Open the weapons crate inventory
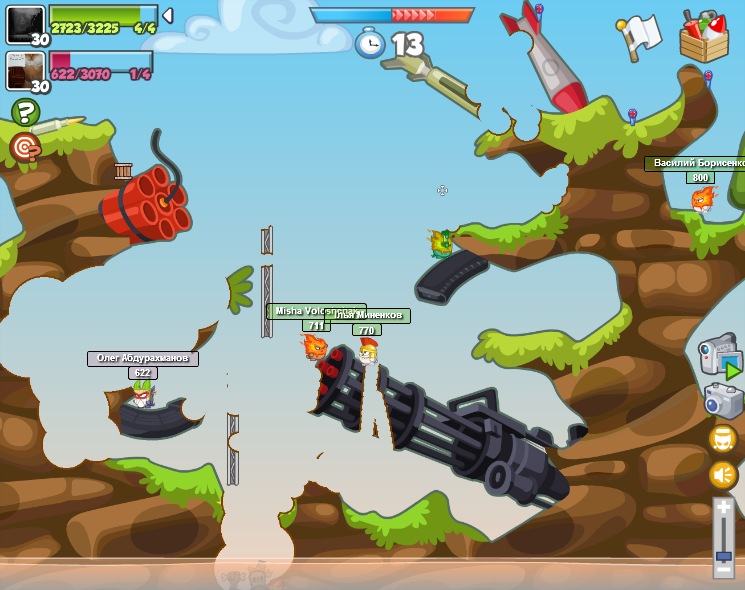The image size is (745, 590). pos(703,37)
